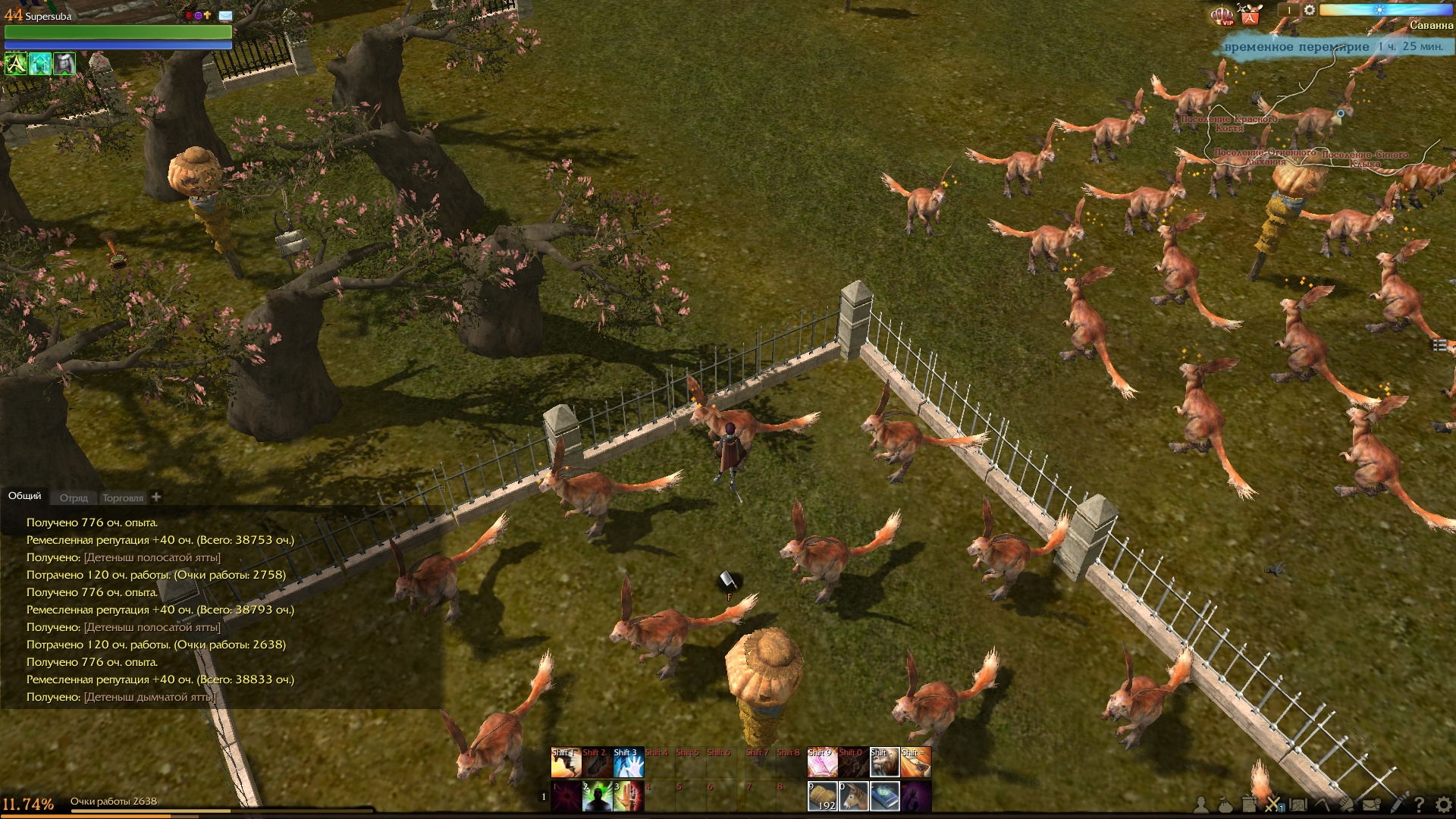Open the help question mark
The height and width of the screenshot is (819, 1456).
(x=1419, y=805)
